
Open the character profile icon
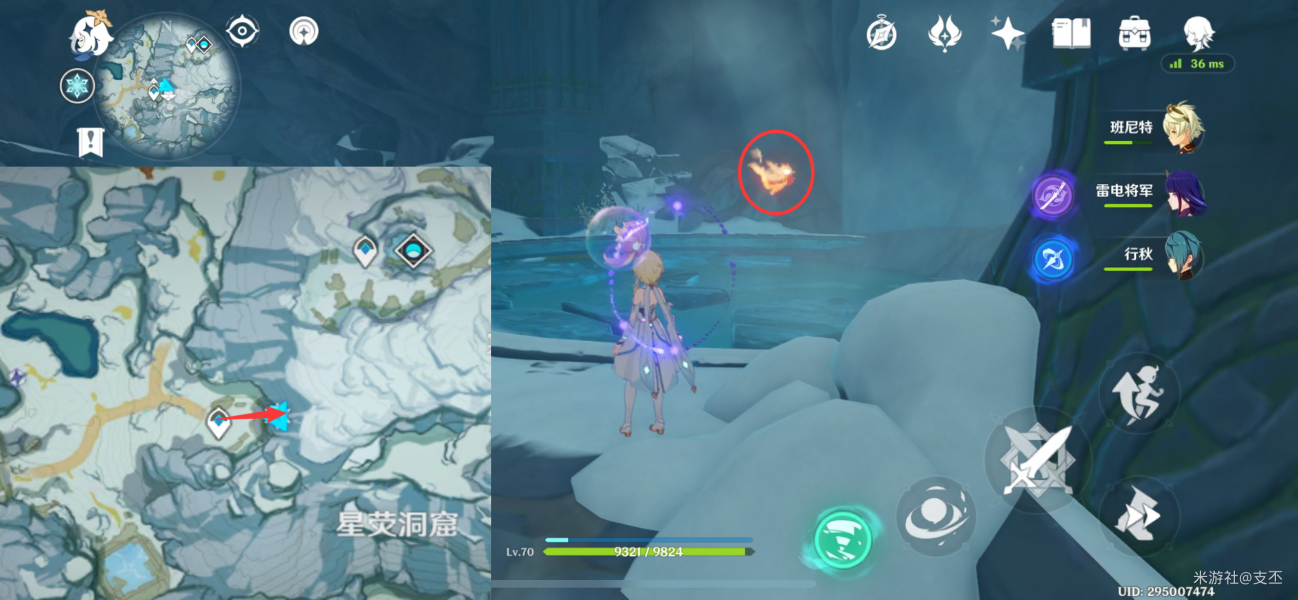click(x=1197, y=34)
